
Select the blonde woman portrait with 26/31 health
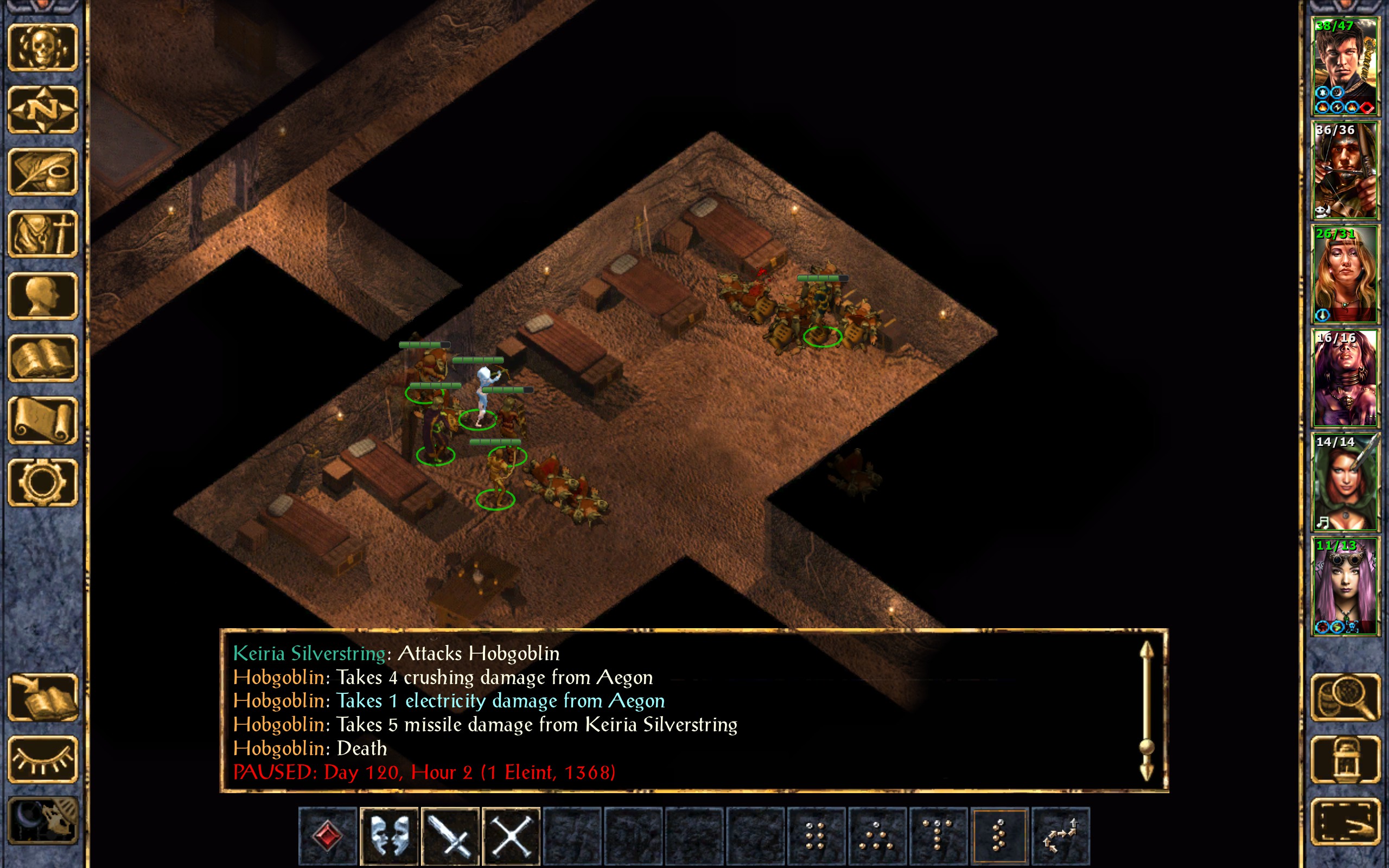click(x=1344, y=274)
